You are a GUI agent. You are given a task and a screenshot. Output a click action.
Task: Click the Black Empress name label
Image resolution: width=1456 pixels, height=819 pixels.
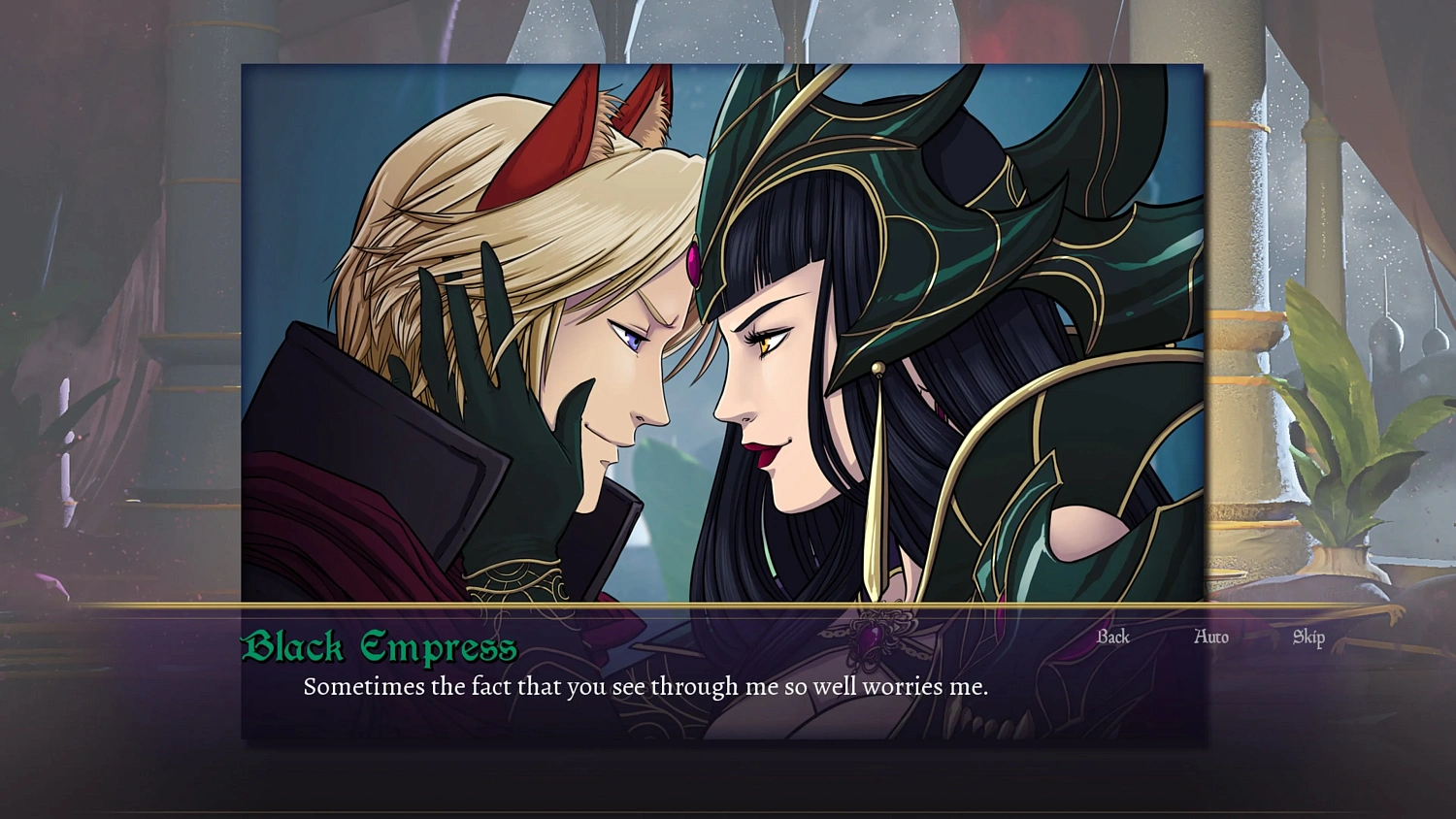coord(381,645)
